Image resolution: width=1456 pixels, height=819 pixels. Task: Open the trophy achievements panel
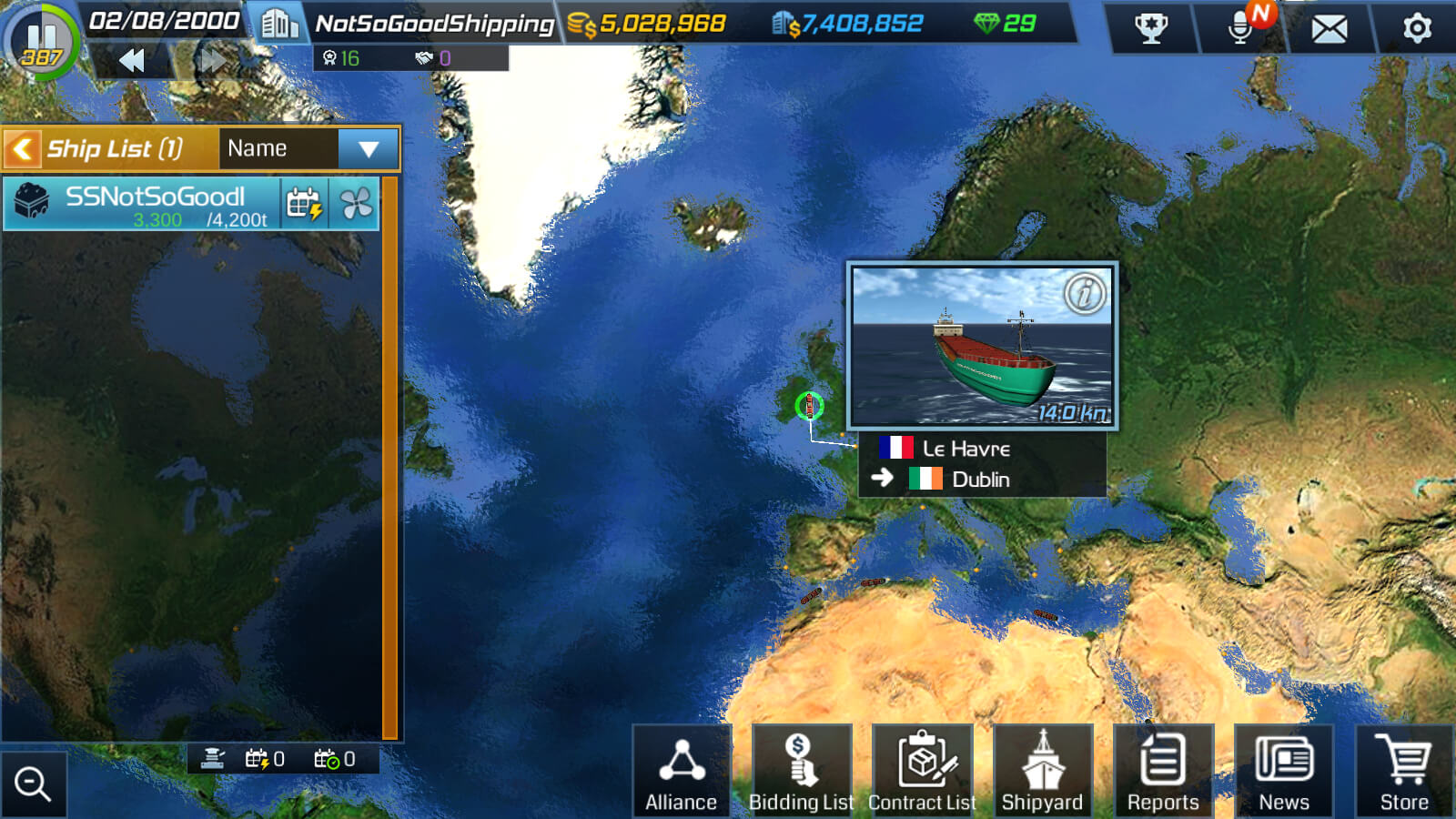pos(1151,28)
